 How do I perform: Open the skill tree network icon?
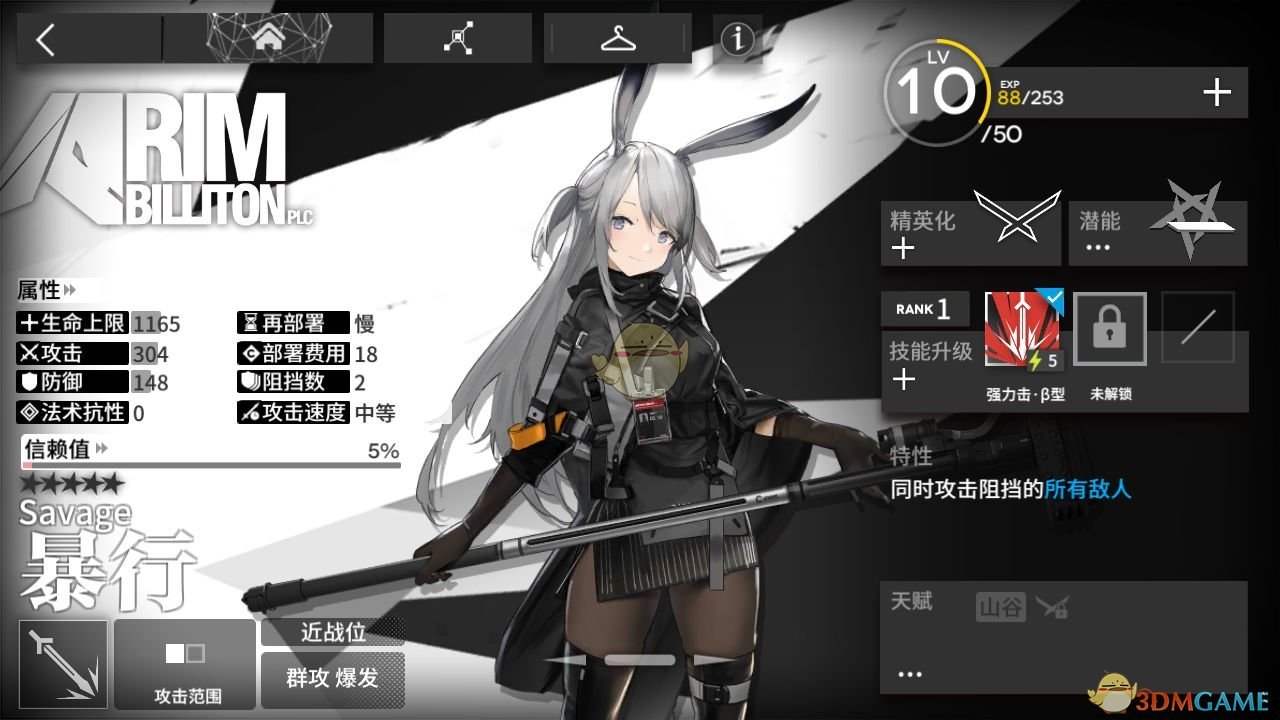click(457, 37)
